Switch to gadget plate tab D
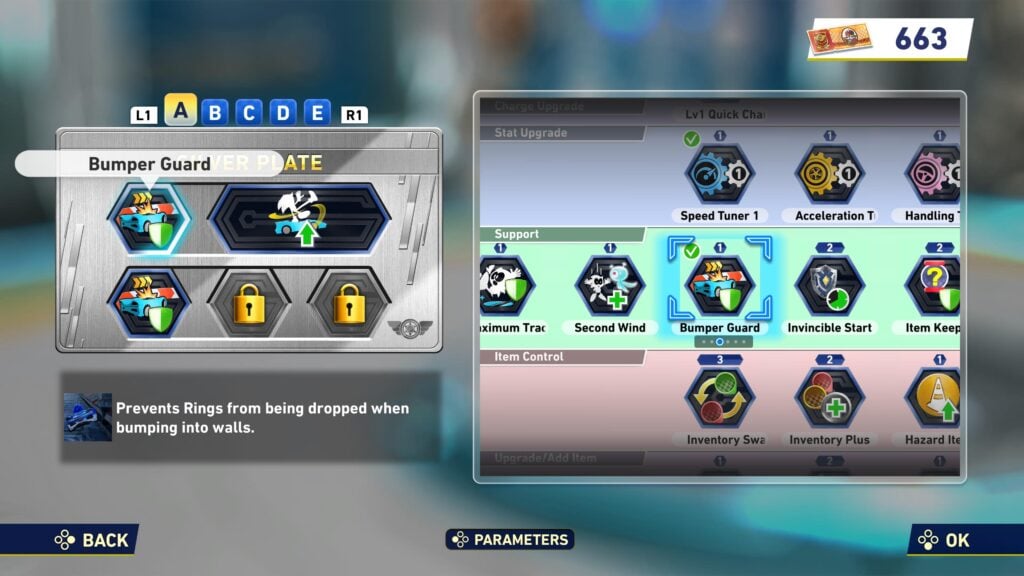This screenshot has width=1024, height=576. [x=283, y=113]
